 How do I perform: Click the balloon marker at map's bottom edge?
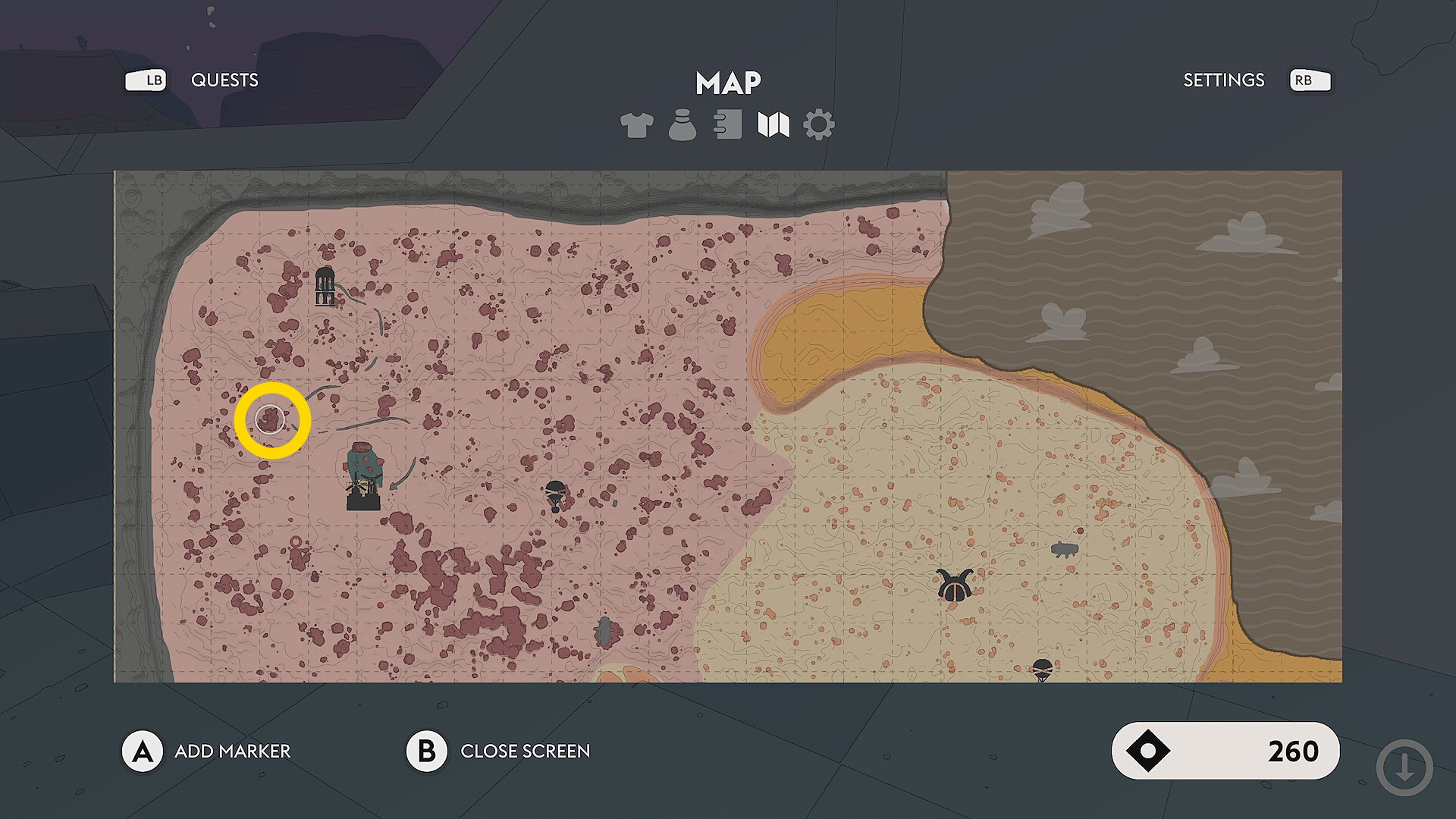[1043, 670]
